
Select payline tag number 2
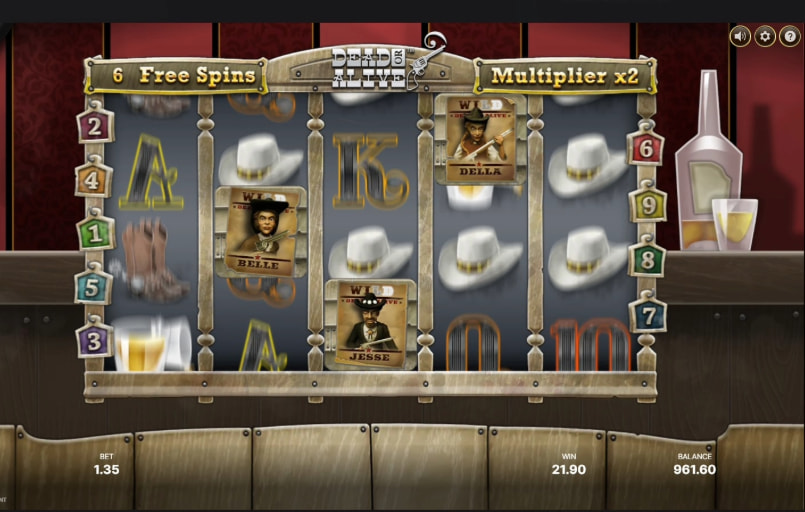(95, 126)
